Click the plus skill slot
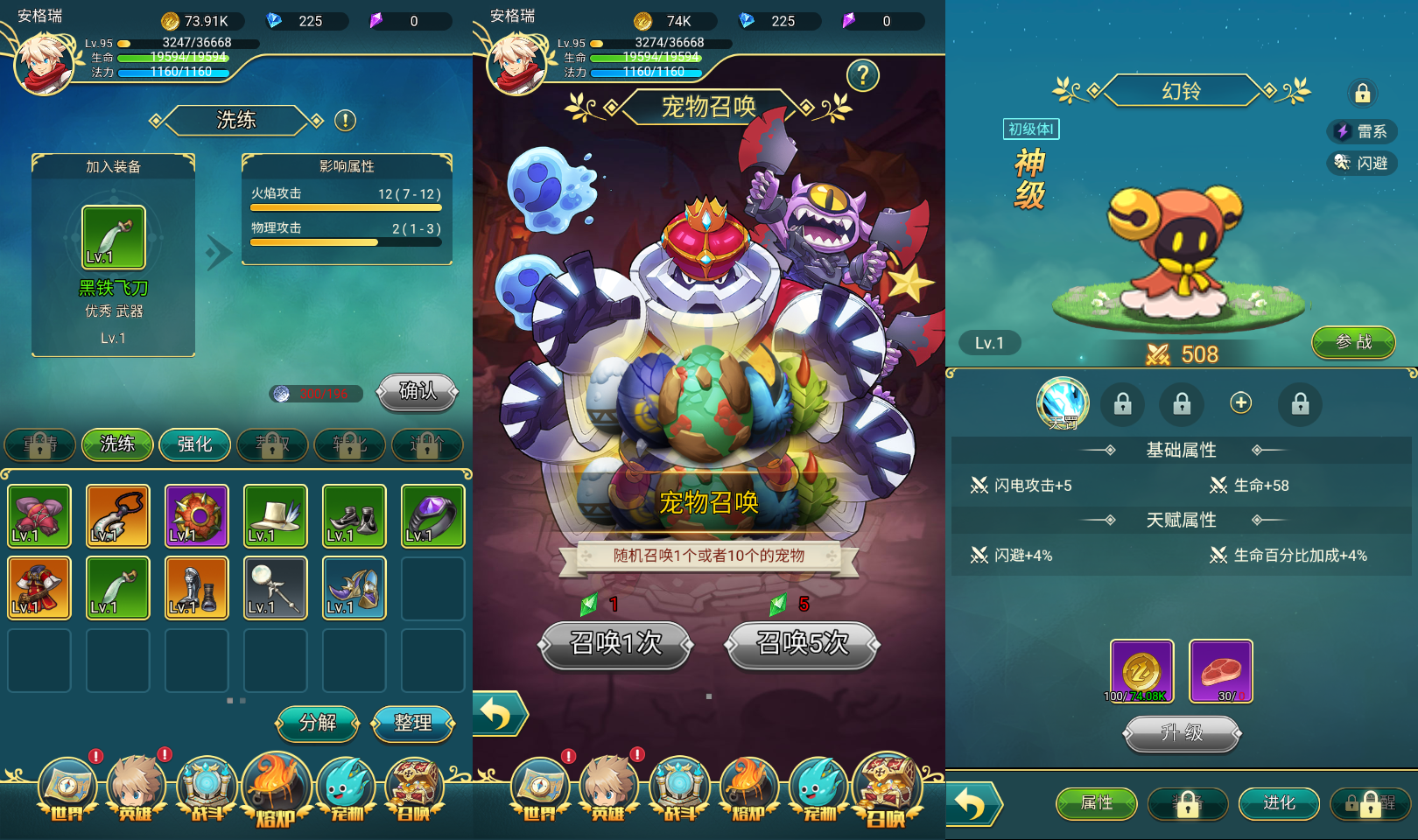The height and width of the screenshot is (840, 1418). click(1240, 402)
